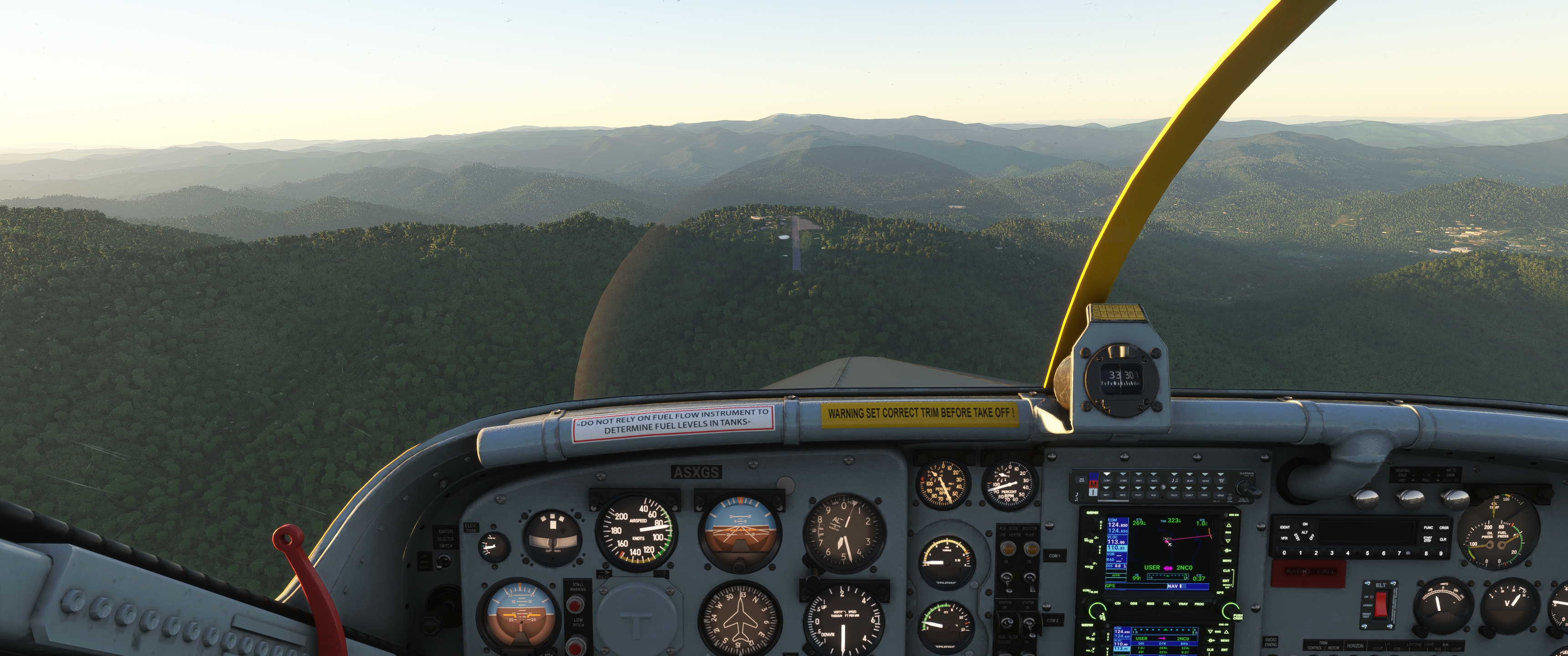Show GPS messages with the MSG button
Screen dimensions: 1568x656
(x=1150, y=604)
